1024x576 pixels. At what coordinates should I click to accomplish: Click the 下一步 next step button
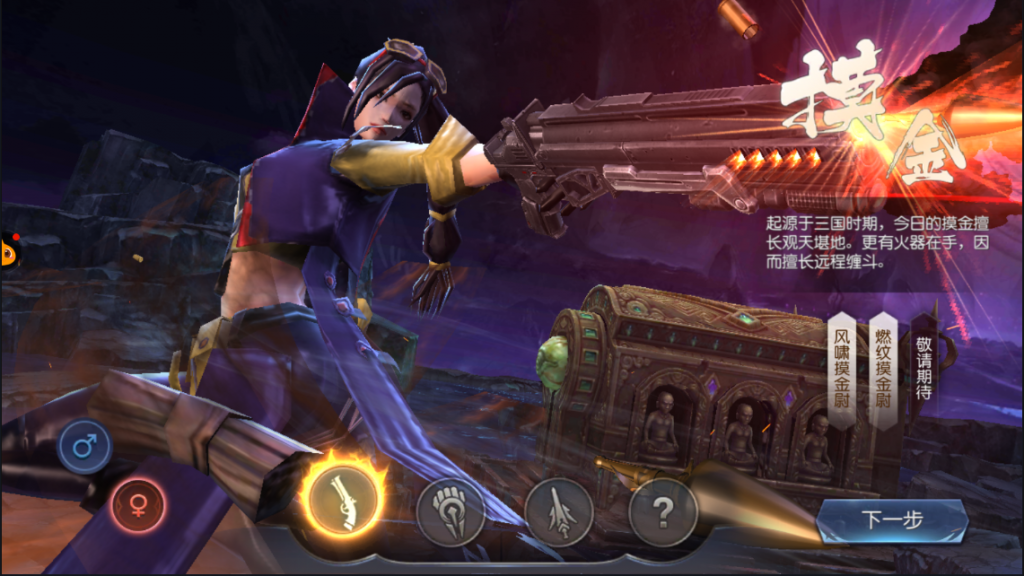click(x=892, y=520)
